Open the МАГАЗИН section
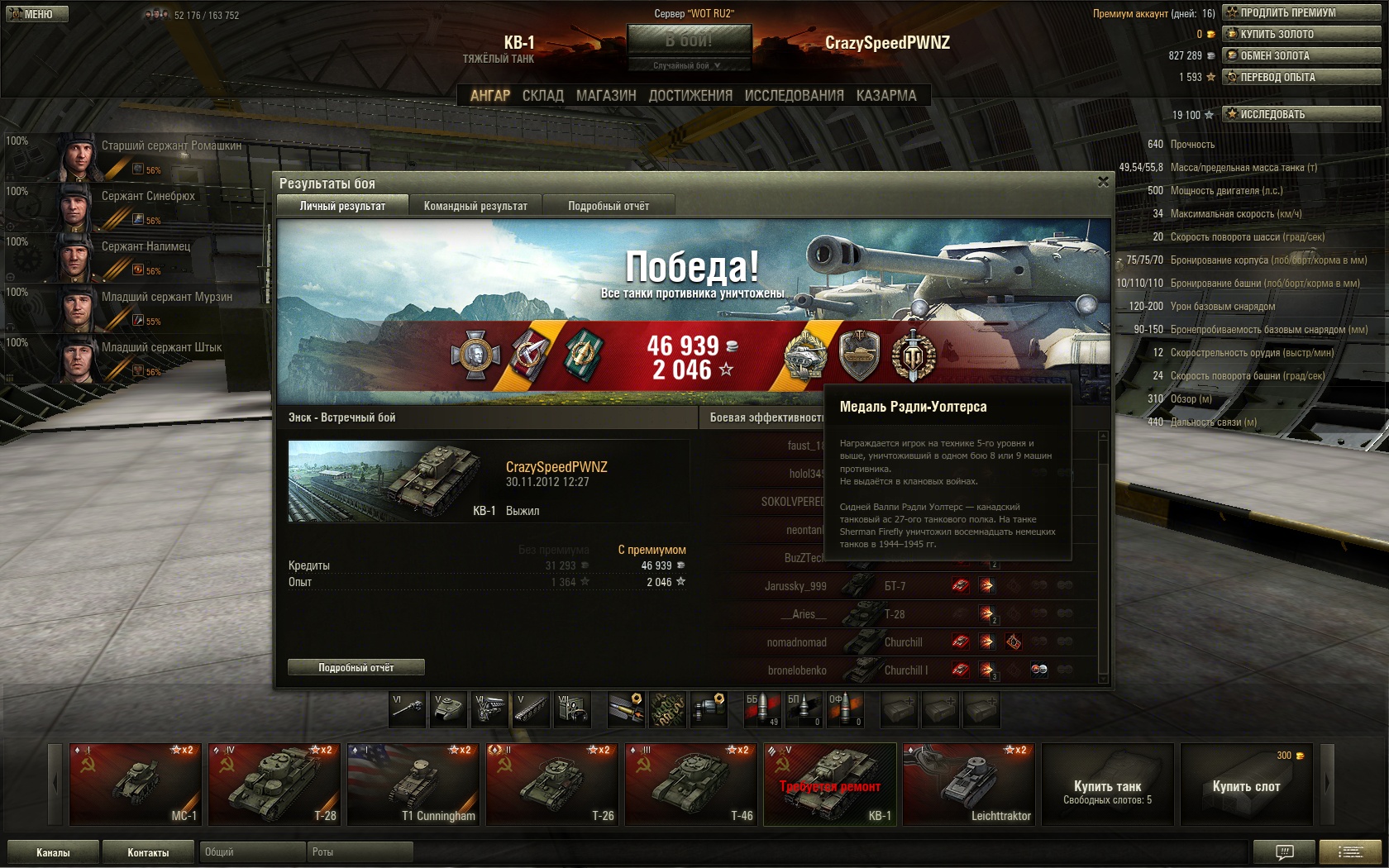The height and width of the screenshot is (868, 1389). coord(606,96)
